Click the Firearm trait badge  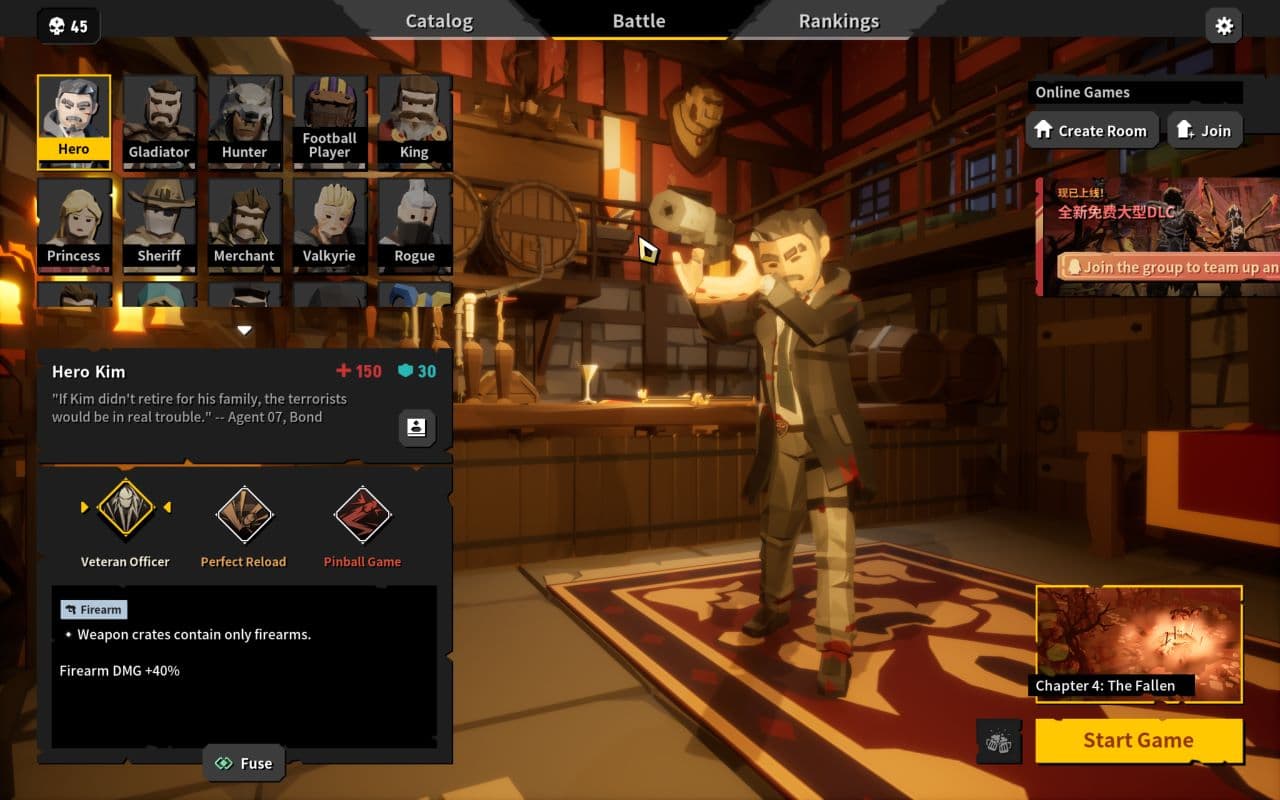(x=94, y=609)
